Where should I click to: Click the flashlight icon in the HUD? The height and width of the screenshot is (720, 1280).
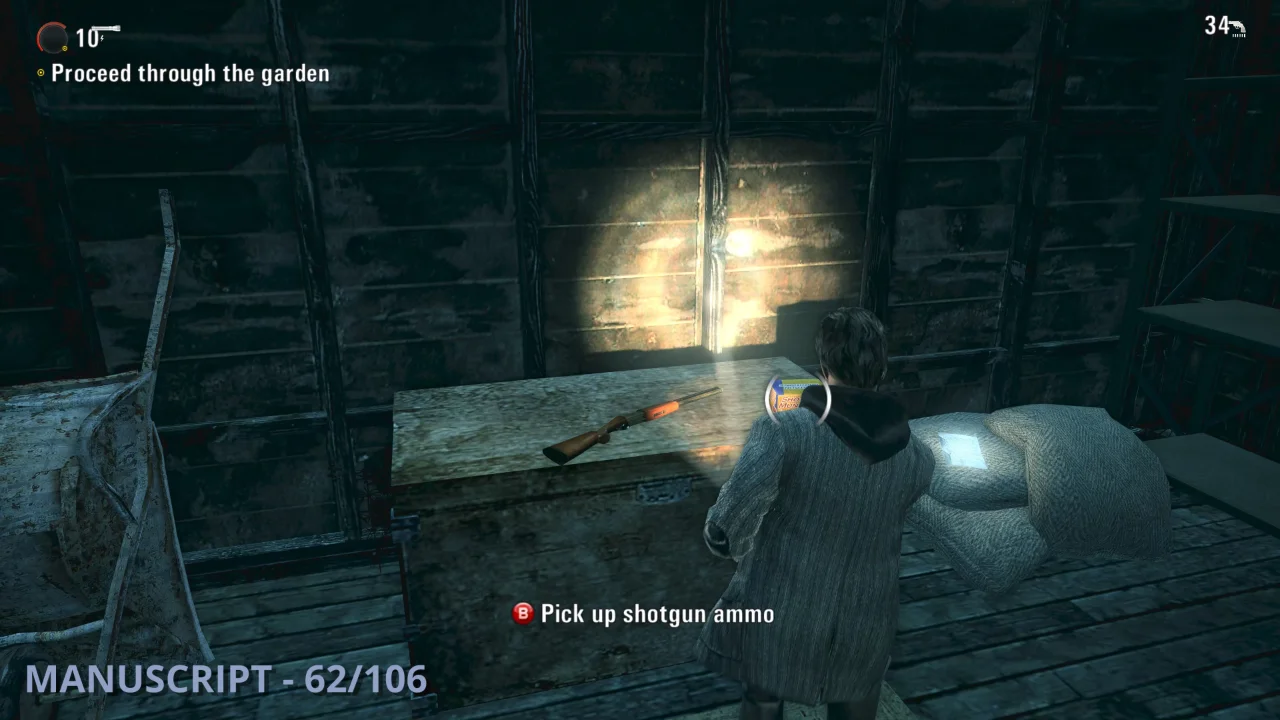pos(106,27)
